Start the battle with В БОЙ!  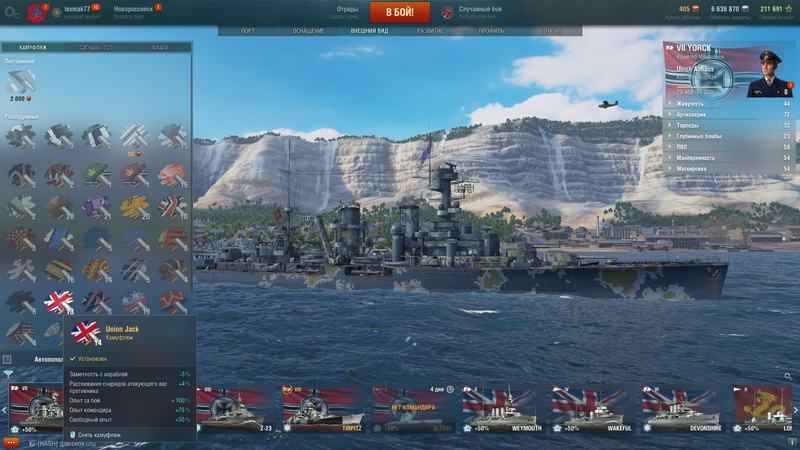[x=400, y=12]
